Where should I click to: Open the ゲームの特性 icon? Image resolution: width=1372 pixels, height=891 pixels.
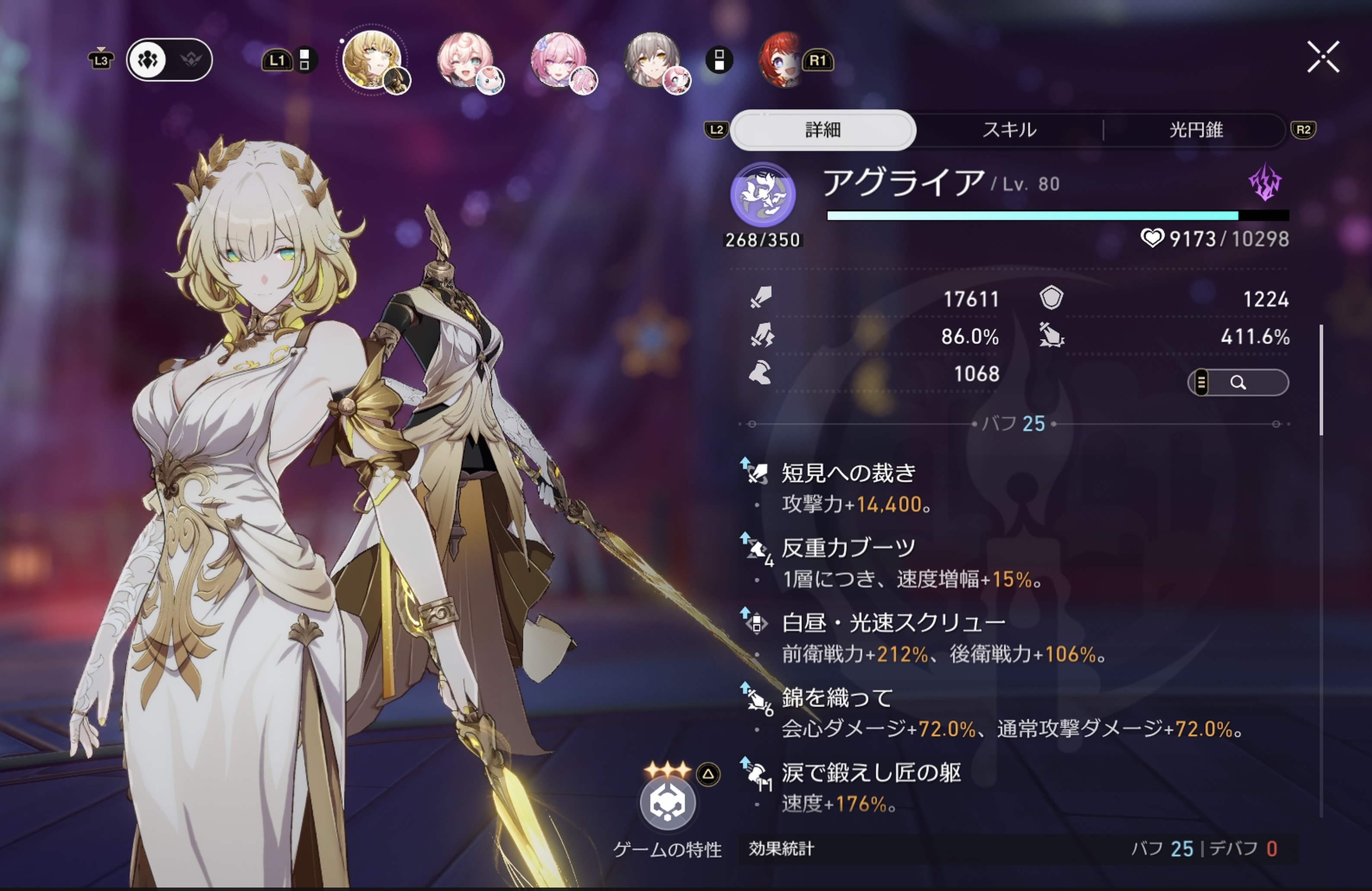click(x=668, y=803)
